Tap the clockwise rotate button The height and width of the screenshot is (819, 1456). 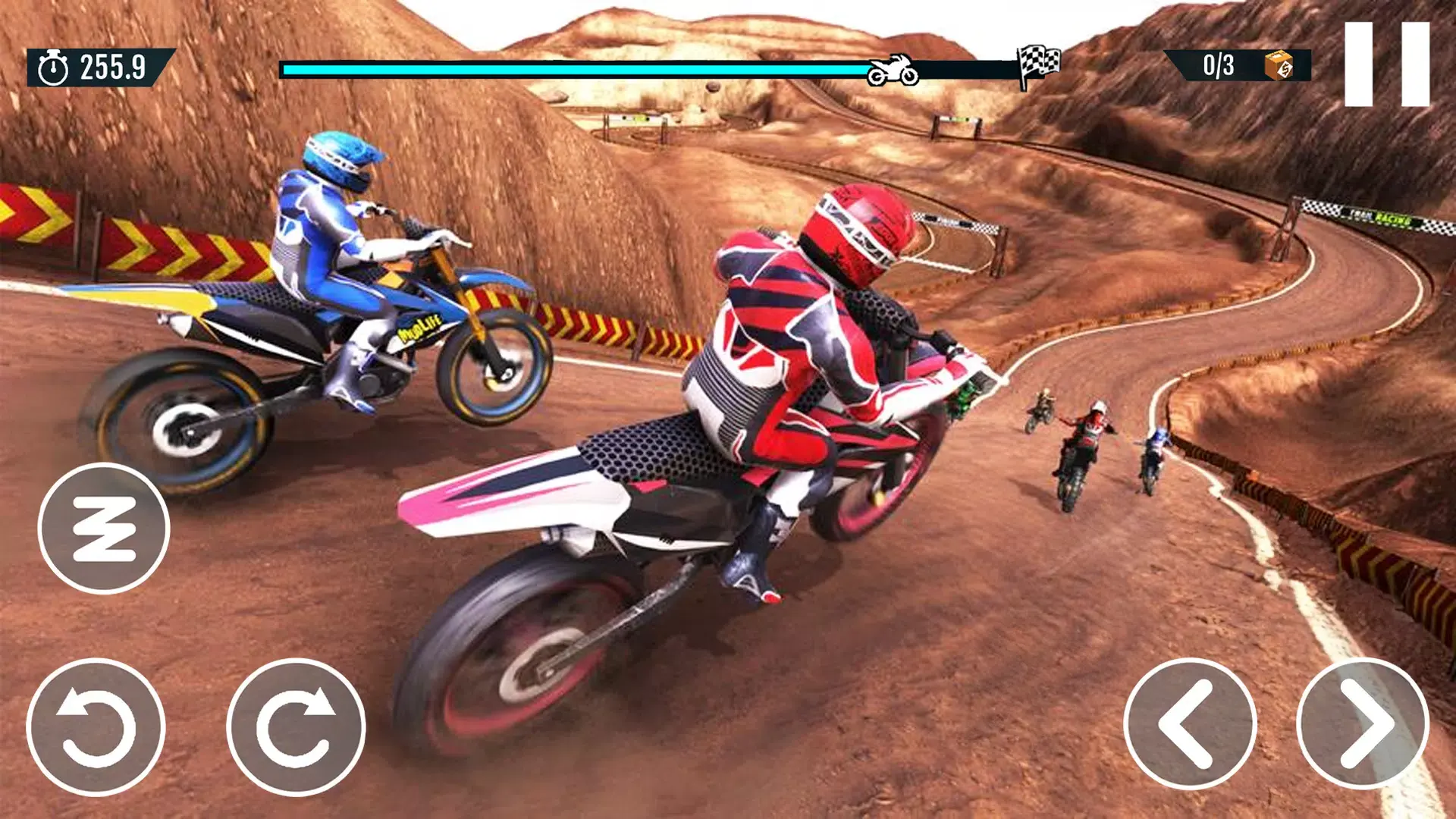tap(296, 726)
